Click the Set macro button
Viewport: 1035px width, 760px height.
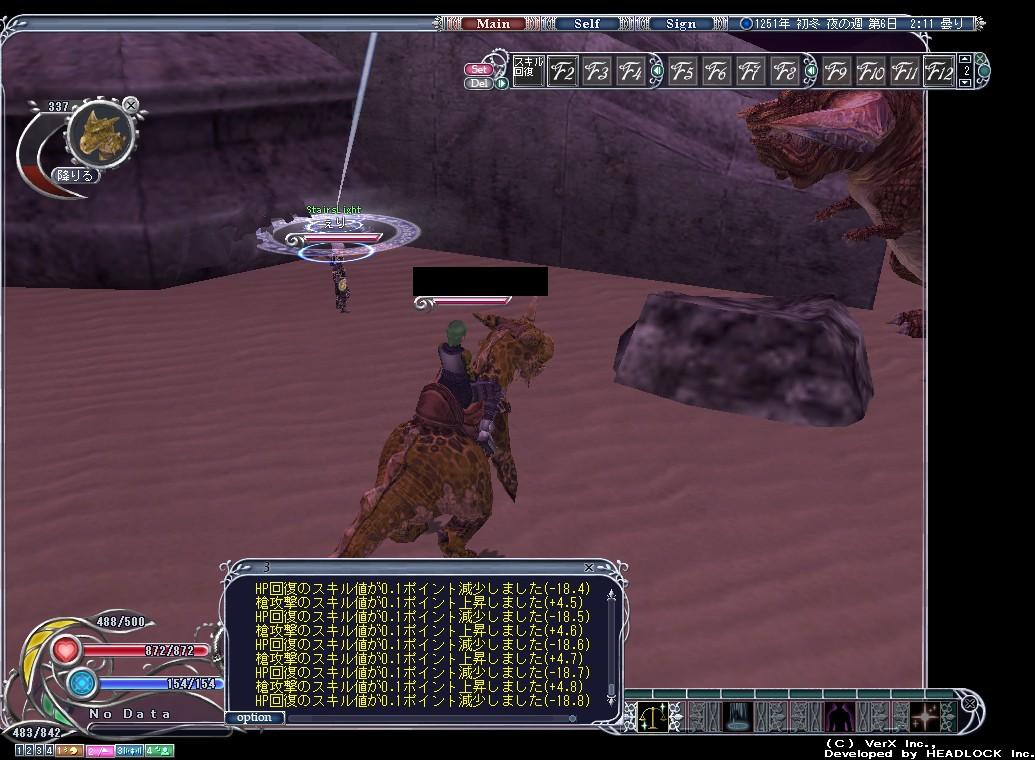pyautogui.click(x=479, y=70)
